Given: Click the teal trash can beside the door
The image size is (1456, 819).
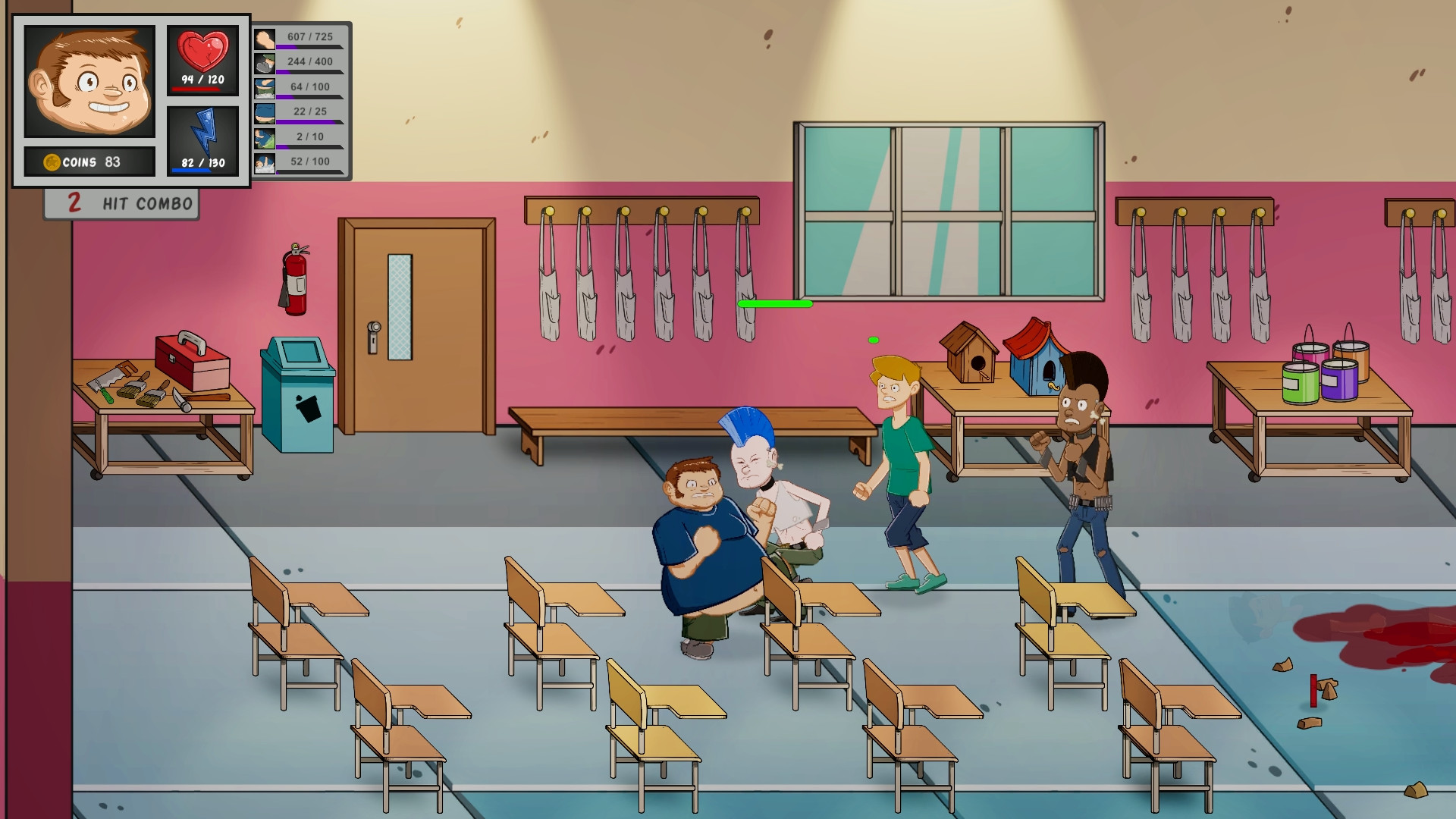Looking at the screenshot, I should coord(297,394).
